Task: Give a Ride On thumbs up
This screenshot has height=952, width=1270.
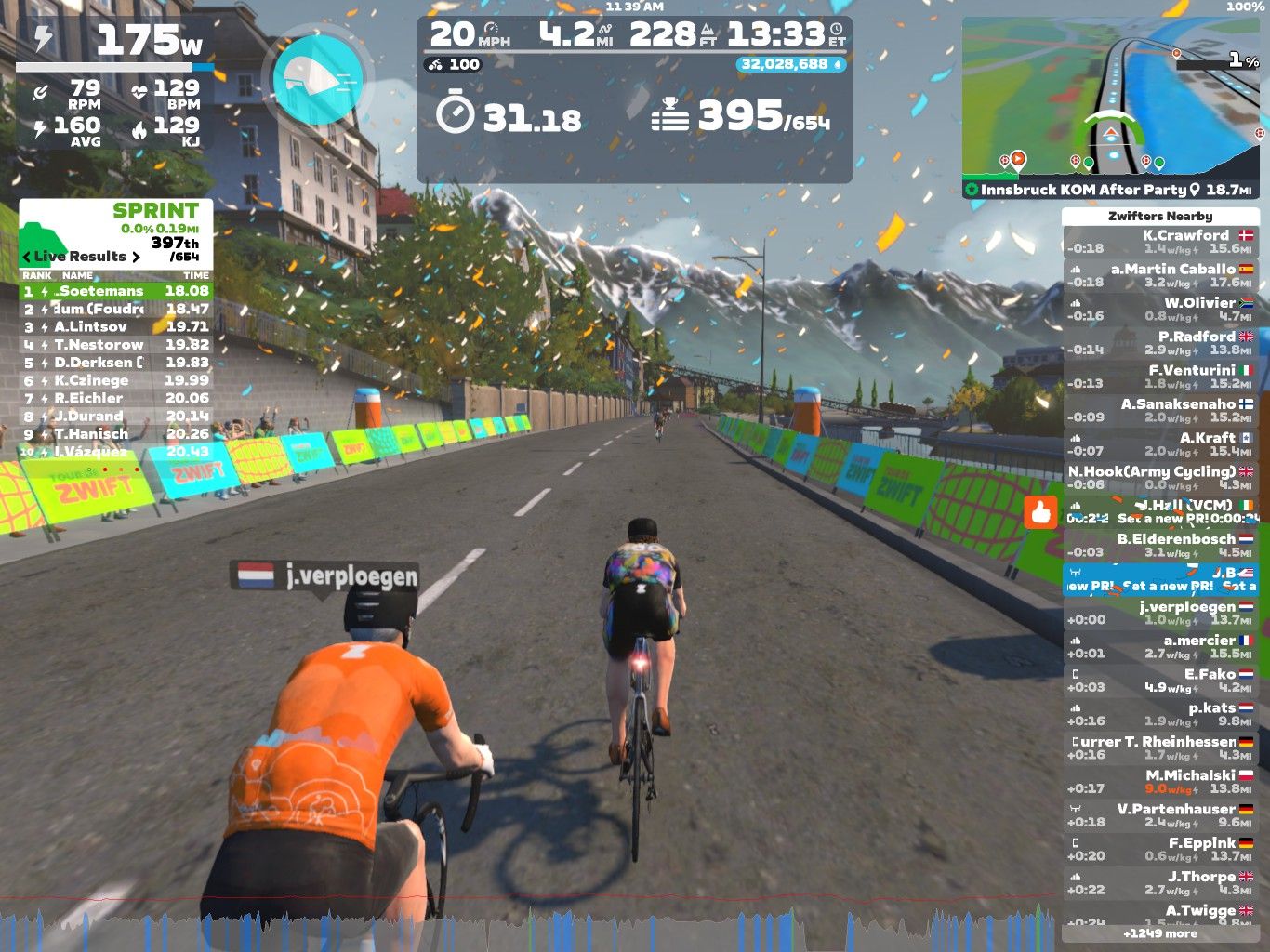Action: tap(1040, 512)
